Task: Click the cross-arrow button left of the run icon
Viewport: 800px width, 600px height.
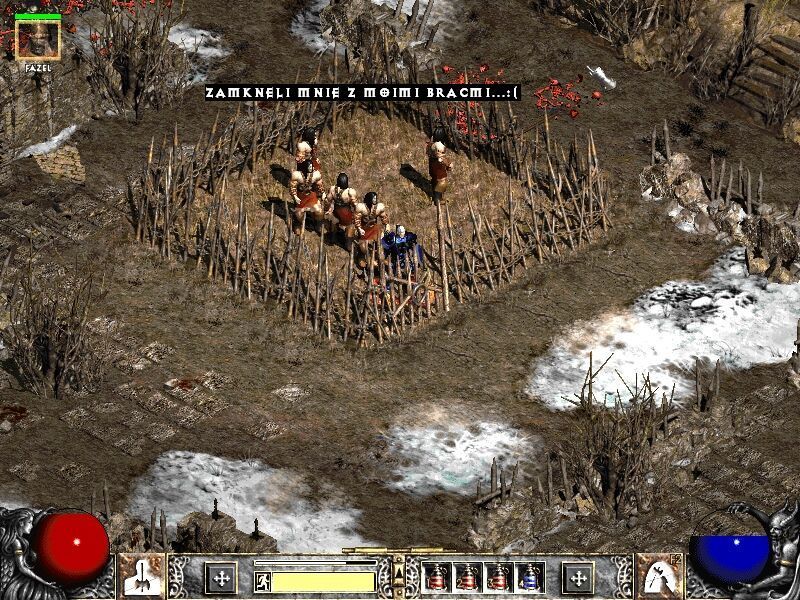Action: point(220,577)
